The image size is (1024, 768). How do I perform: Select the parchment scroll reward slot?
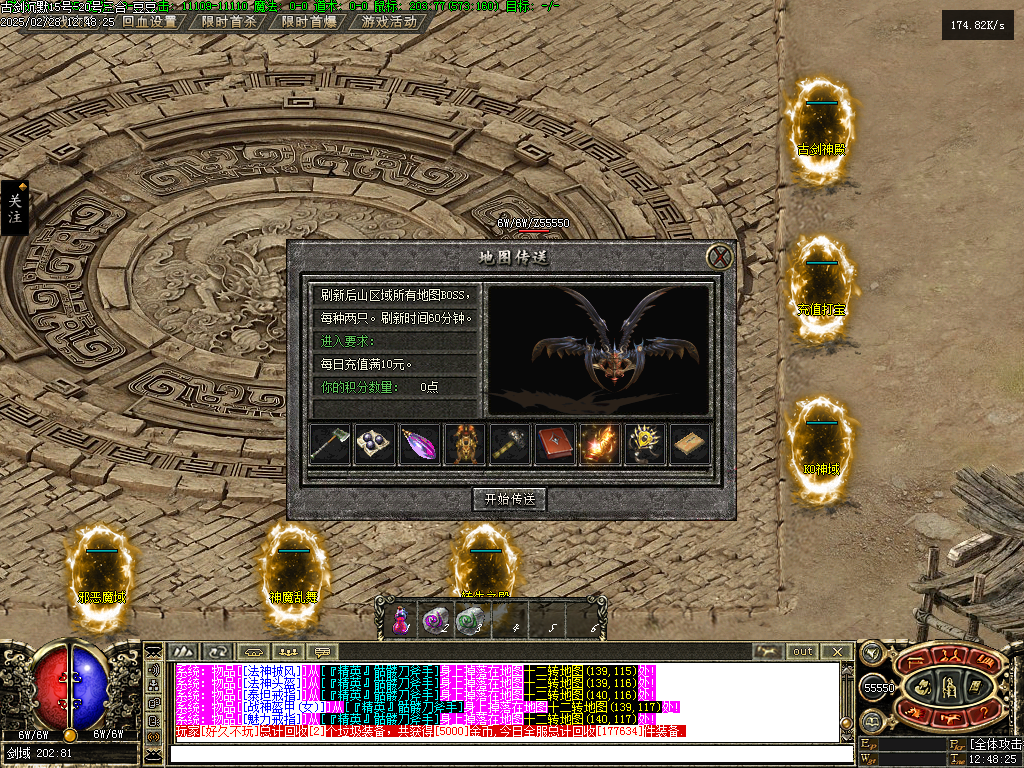(x=690, y=445)
